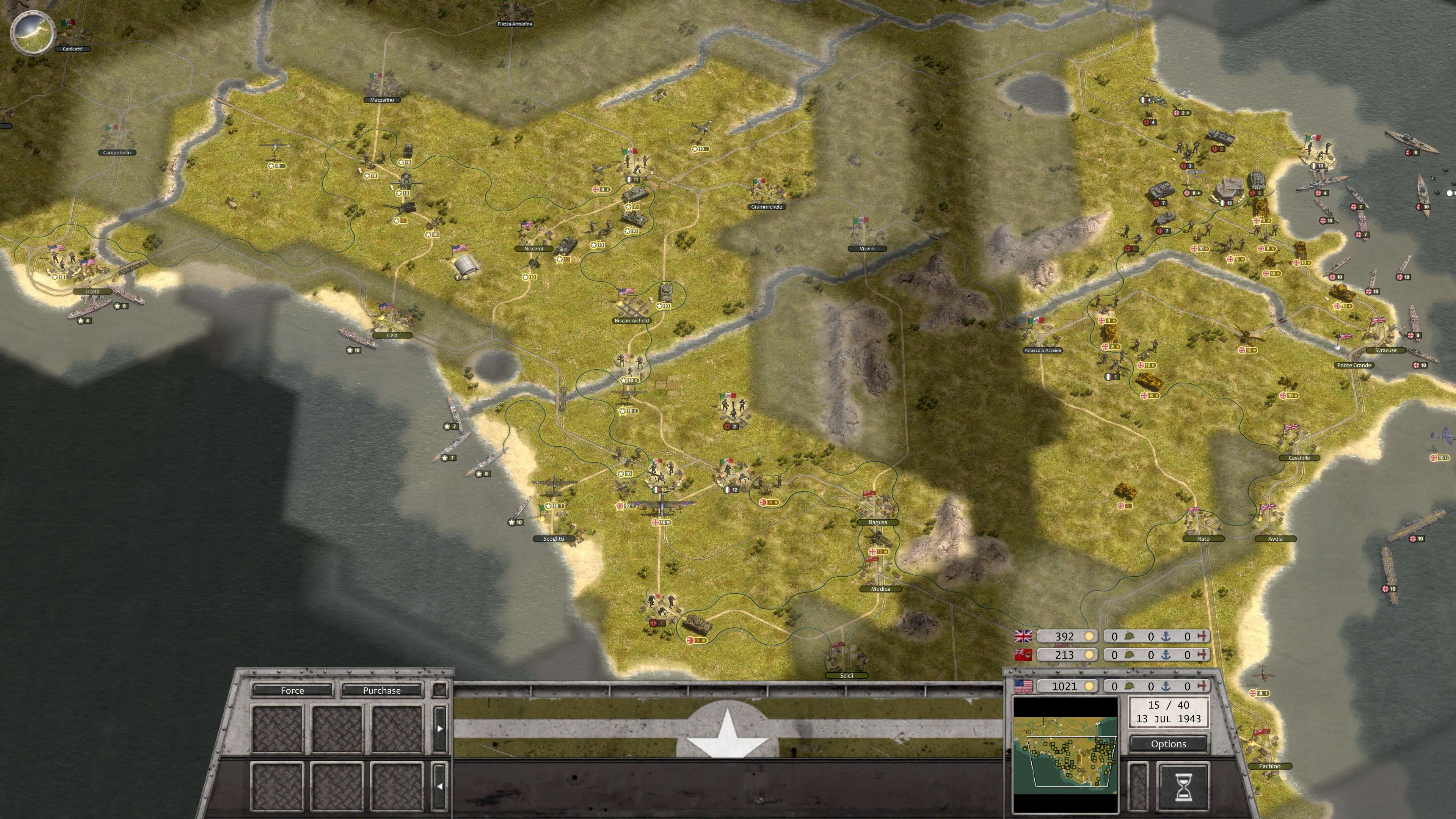Click the small square button beside Purchase
Image resolution: width=1456 pixels, height=819 pixels.
coord(440,690)
